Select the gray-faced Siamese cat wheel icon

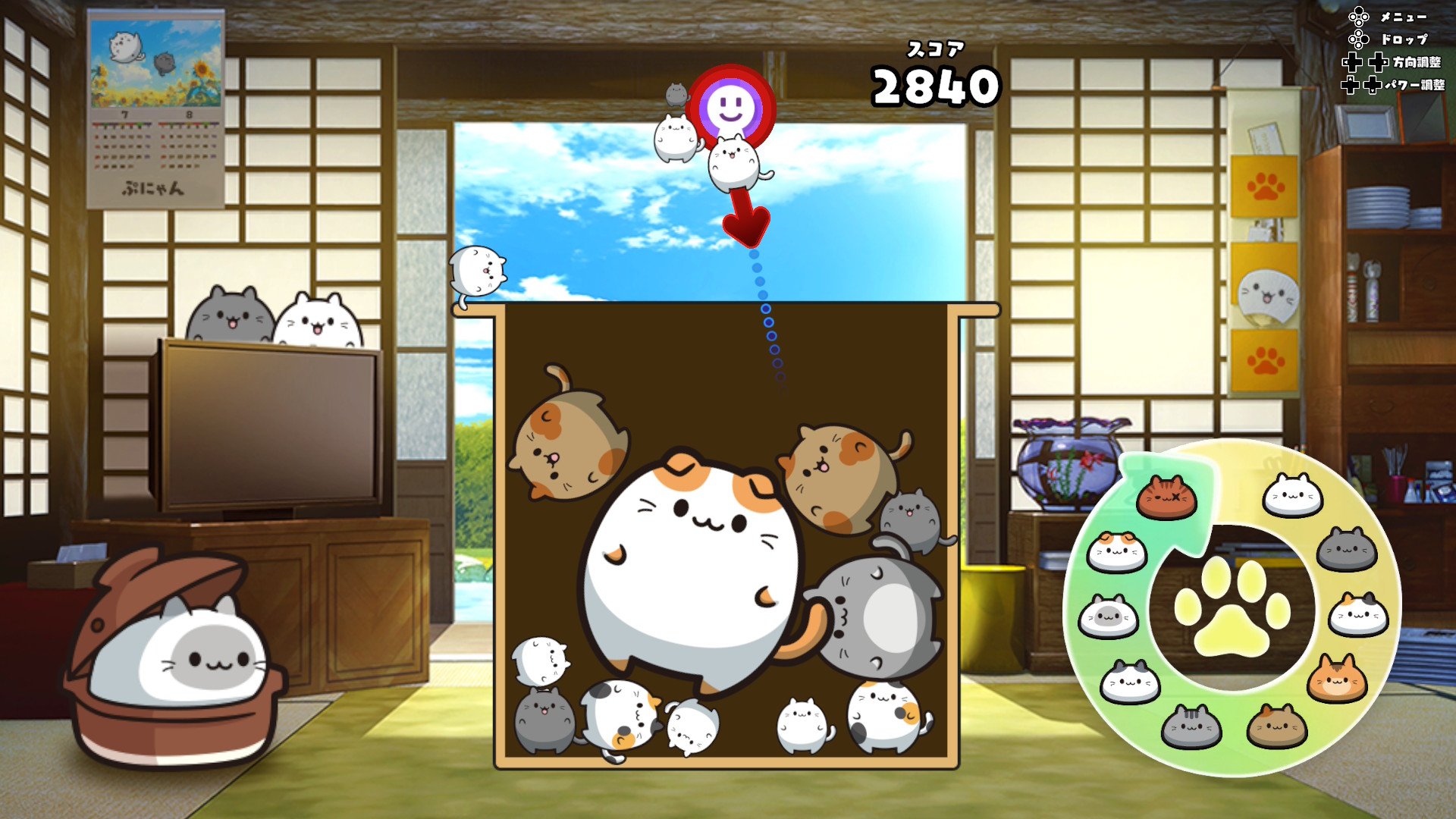tap(1108, 617)
